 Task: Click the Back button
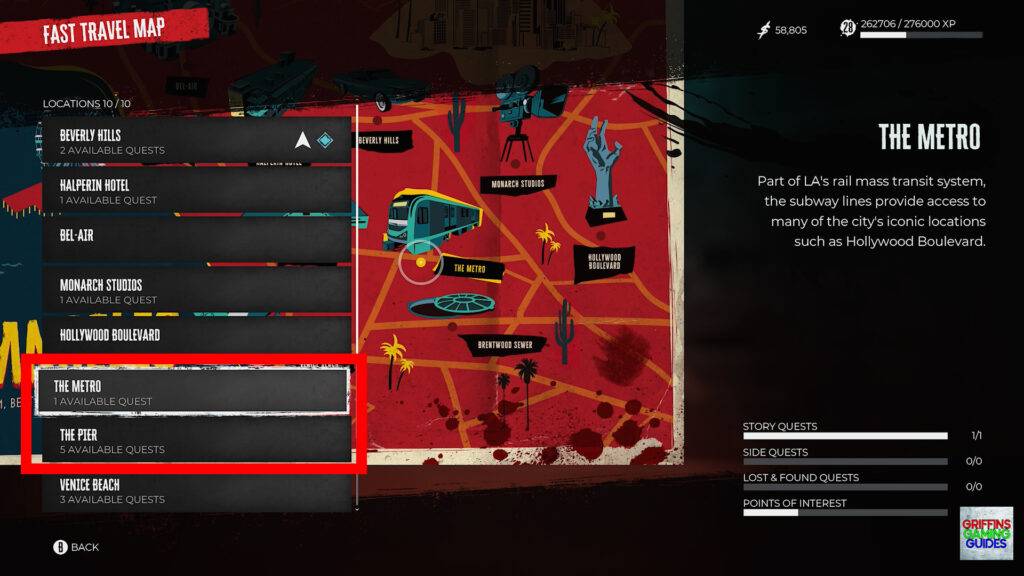coord(76,547)
